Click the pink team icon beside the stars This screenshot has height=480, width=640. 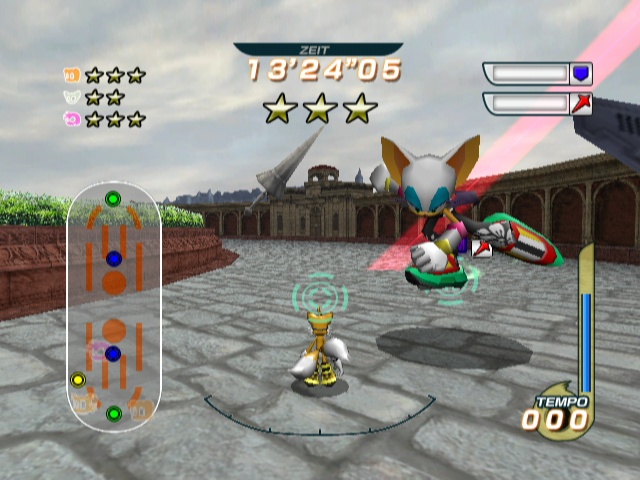coord(71,119)
